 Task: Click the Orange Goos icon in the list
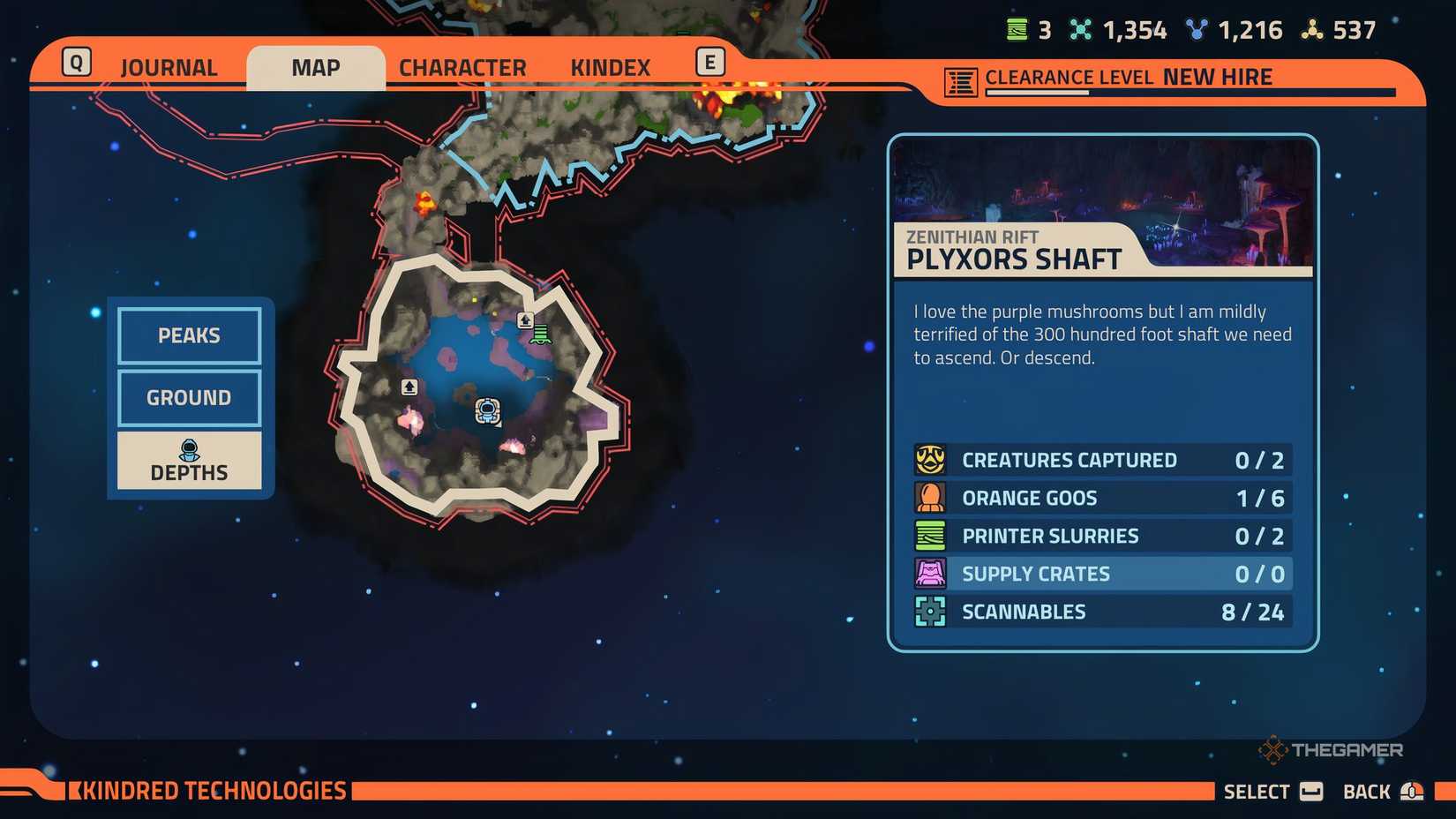pyautogui.click(x=929, y=497)
